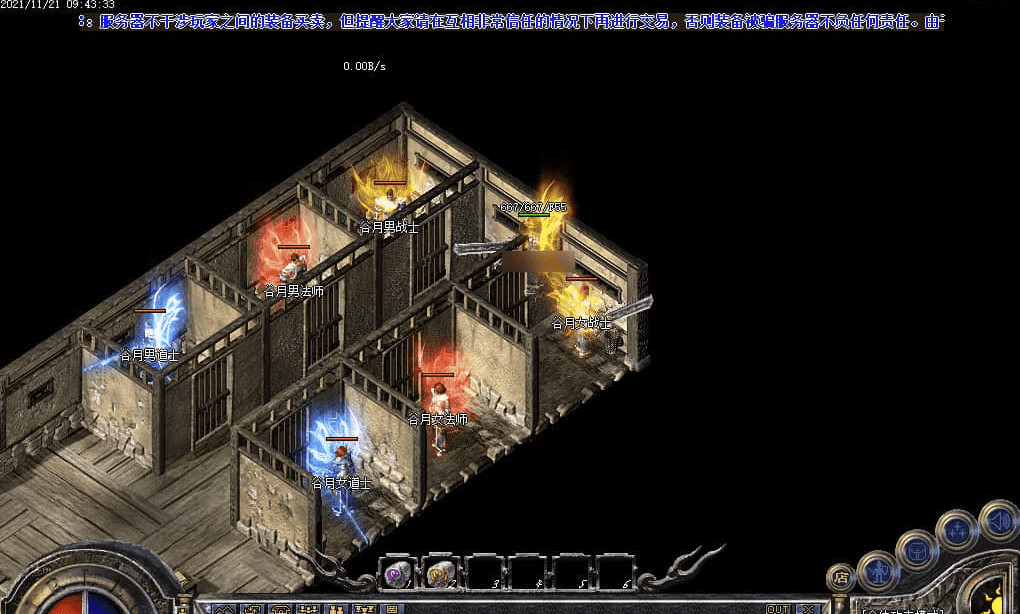Screen dimensions: 1020x614
Task: Open the shop with the 店 button
Action: coord(841,577)
